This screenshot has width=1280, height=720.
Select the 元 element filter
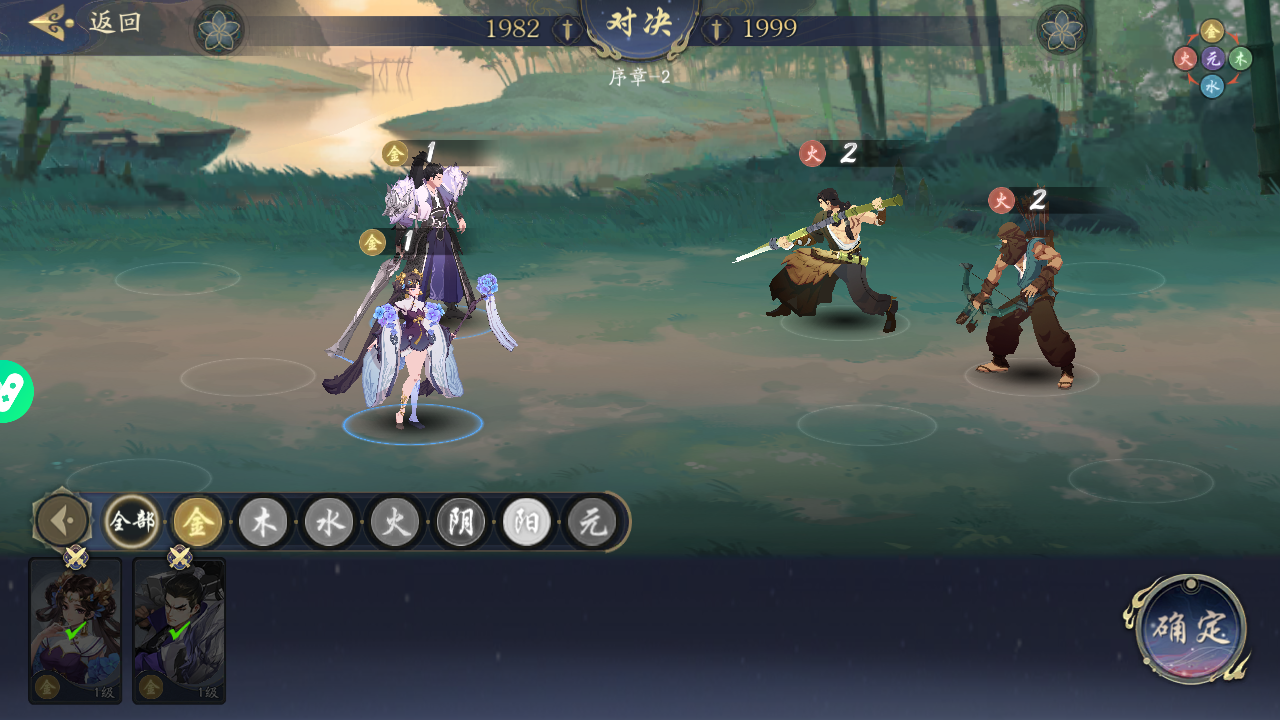pyautogui.click(x=592, y=522)
